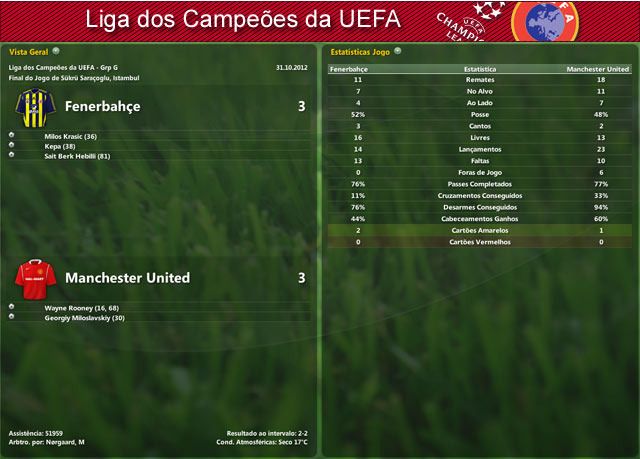Open Wayne Rooney's player profile
This screenshot has height=459, width=640.
tap(81, 308)
